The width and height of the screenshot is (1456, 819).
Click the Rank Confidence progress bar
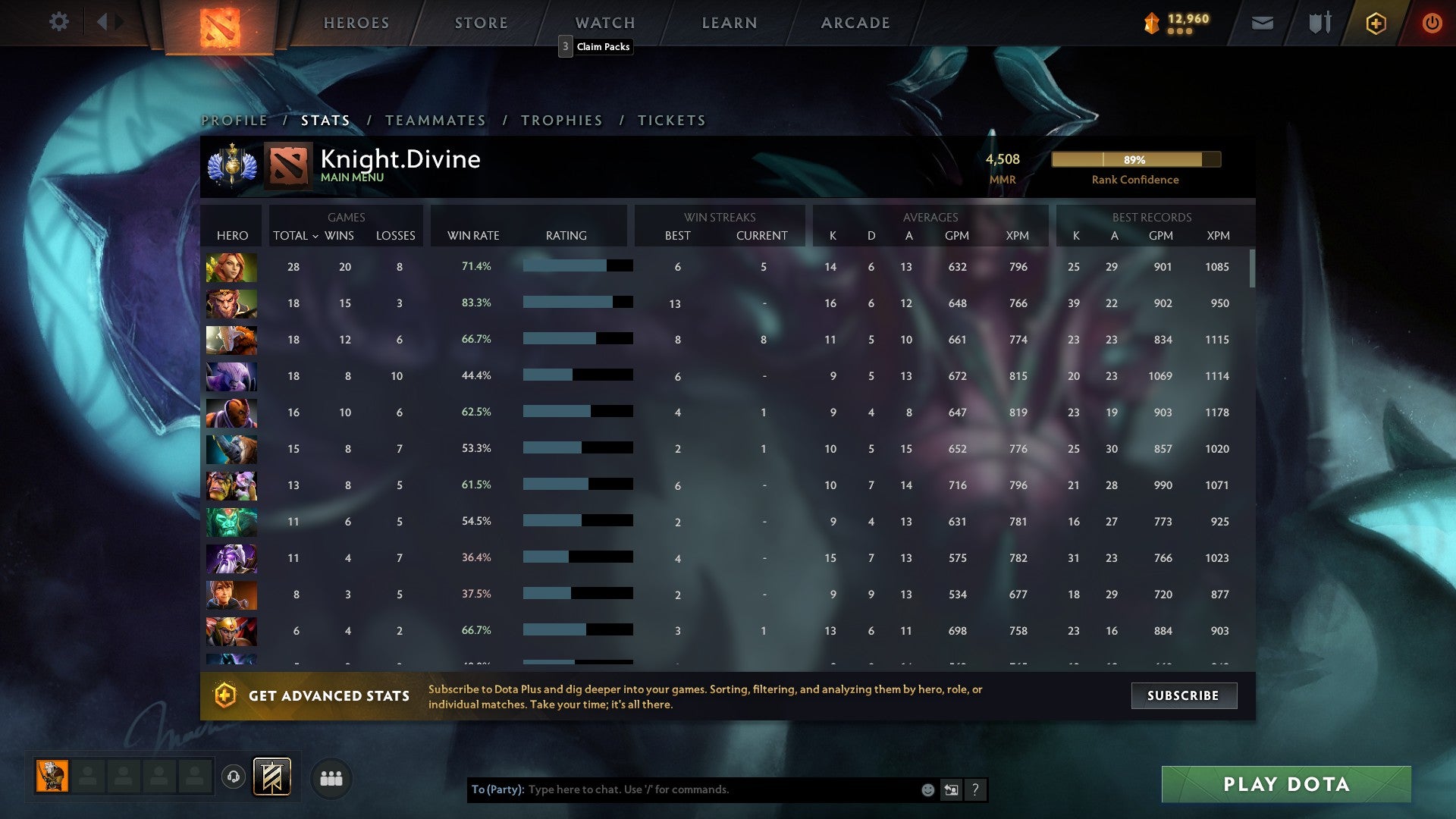click(x=1136, y=160)
